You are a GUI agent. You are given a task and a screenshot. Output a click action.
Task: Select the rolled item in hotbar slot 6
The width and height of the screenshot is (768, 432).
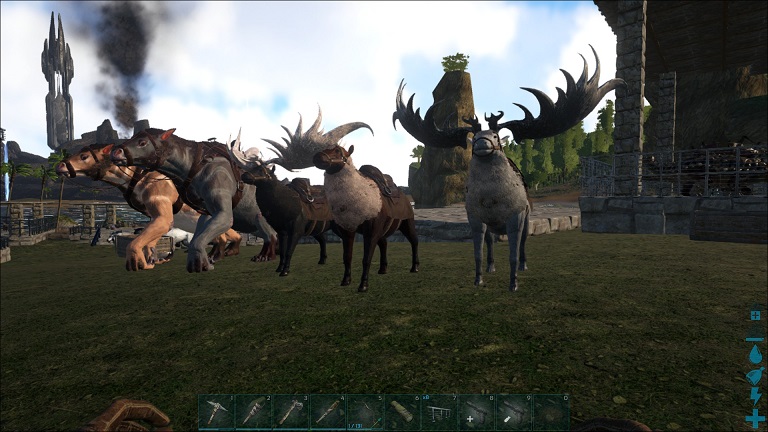(x=401, y=412)
